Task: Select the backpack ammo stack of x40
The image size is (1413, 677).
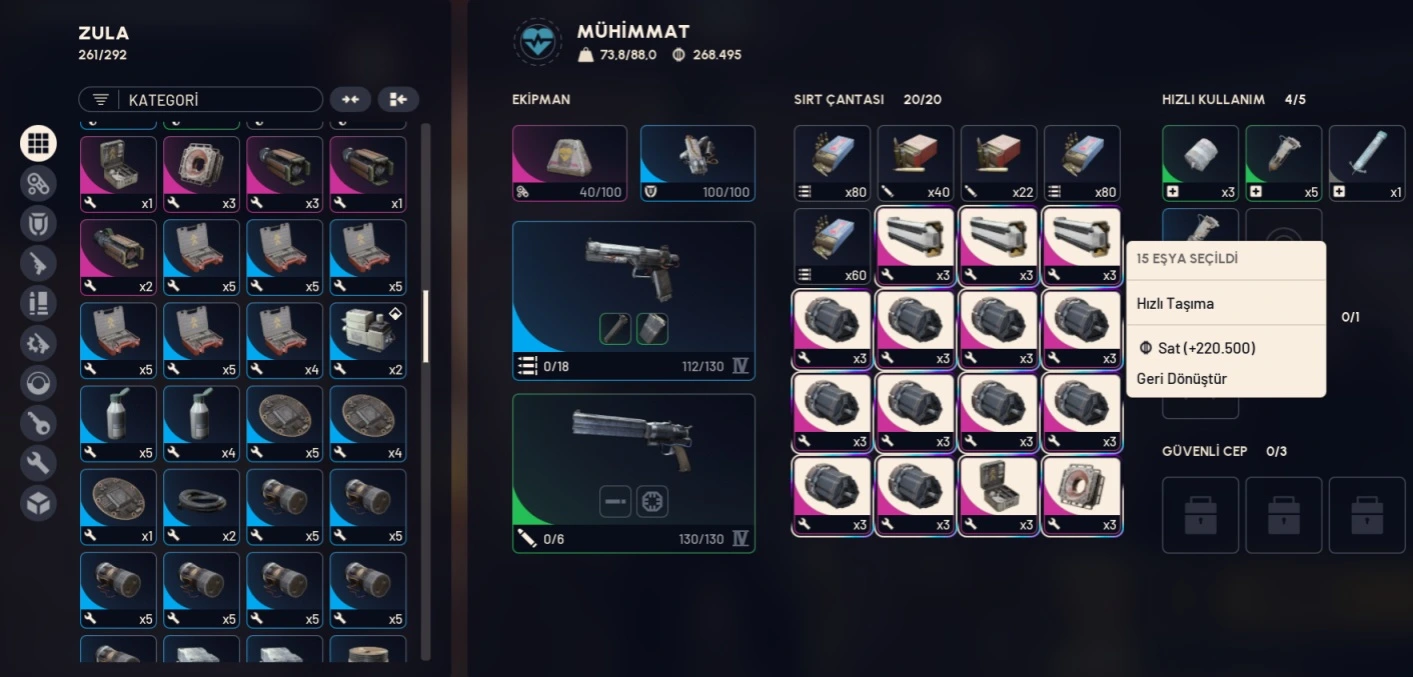Action: point(915,162)
